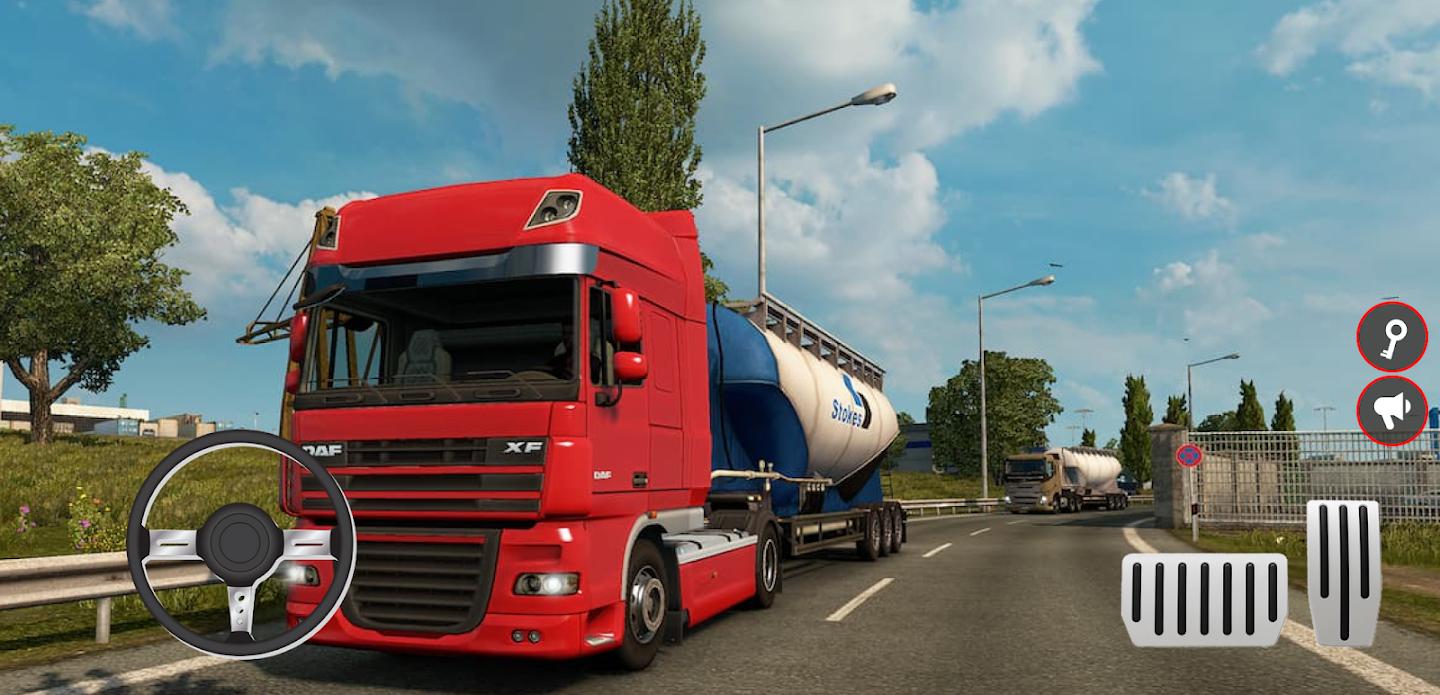This screenshot has width=1440, height=695.
Task: Sound the horn with megaphone button
Action: pos(1391,410)
